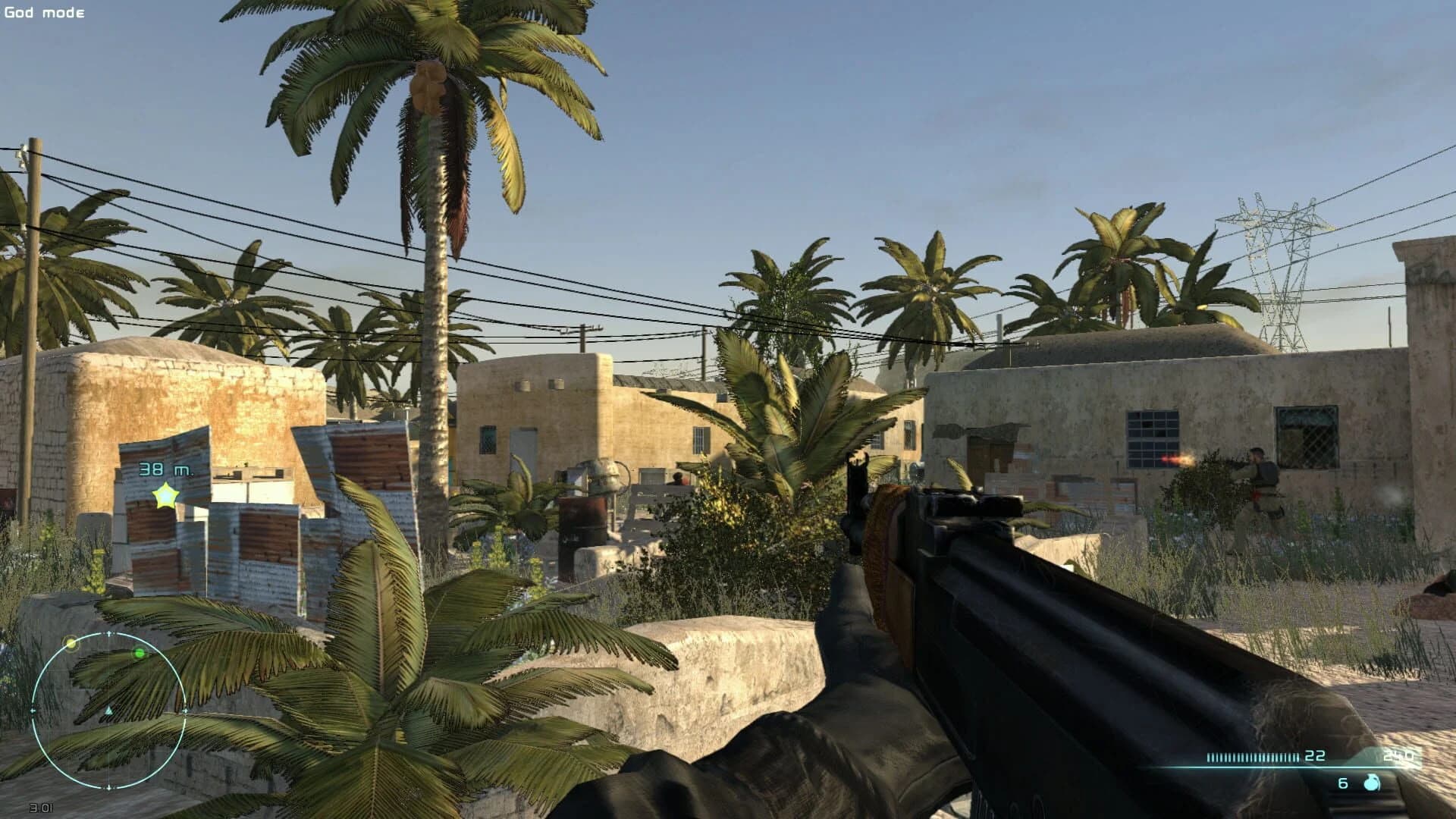This screenshot has width=1456, height=819.
Task: Click the green blip on the radar
Action: tap(140, 652)
